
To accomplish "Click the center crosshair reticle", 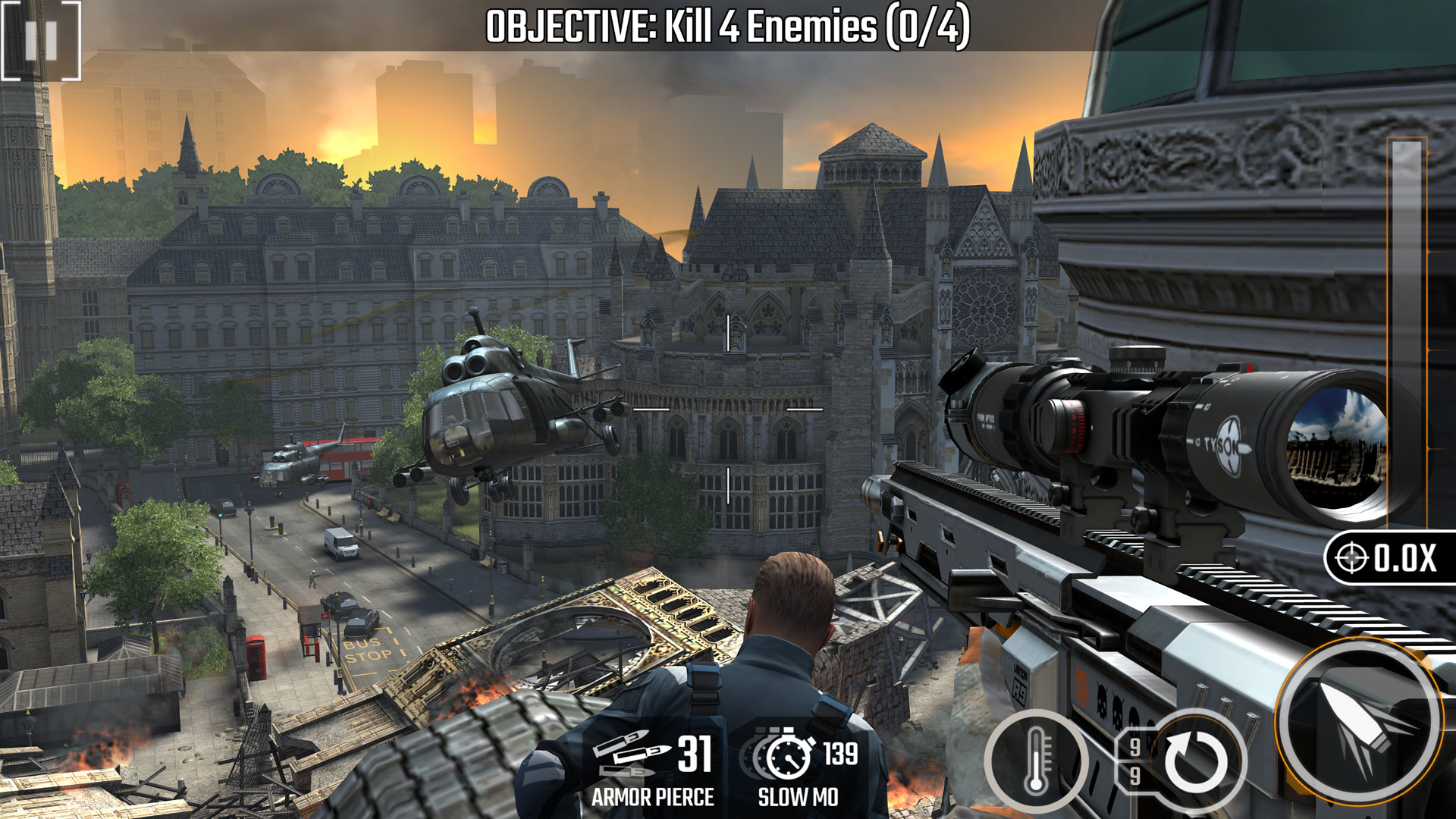I will [726, 409].
